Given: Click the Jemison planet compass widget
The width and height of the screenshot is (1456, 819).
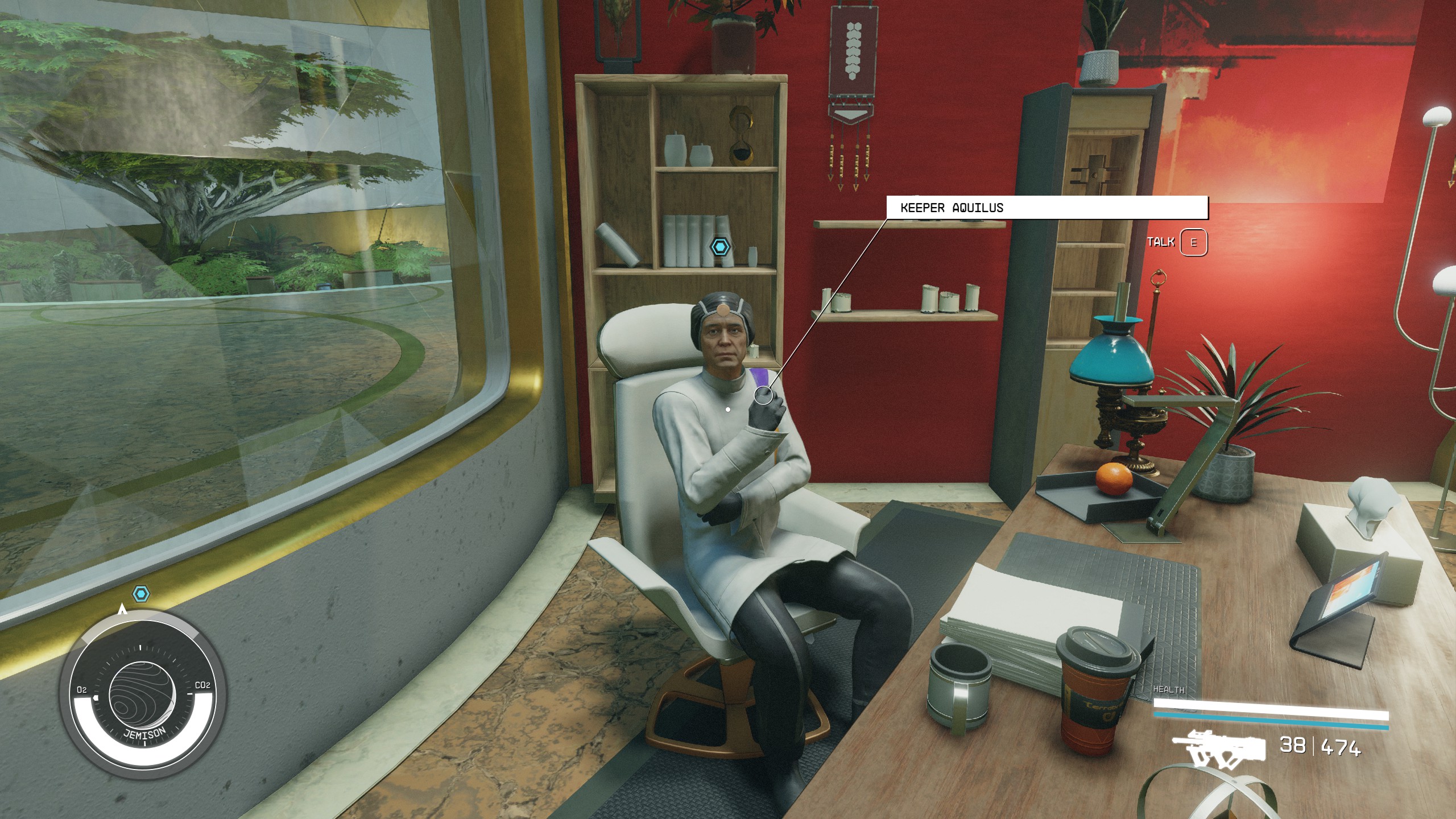Looking at the screenshot, I should [x=144, y=697].
